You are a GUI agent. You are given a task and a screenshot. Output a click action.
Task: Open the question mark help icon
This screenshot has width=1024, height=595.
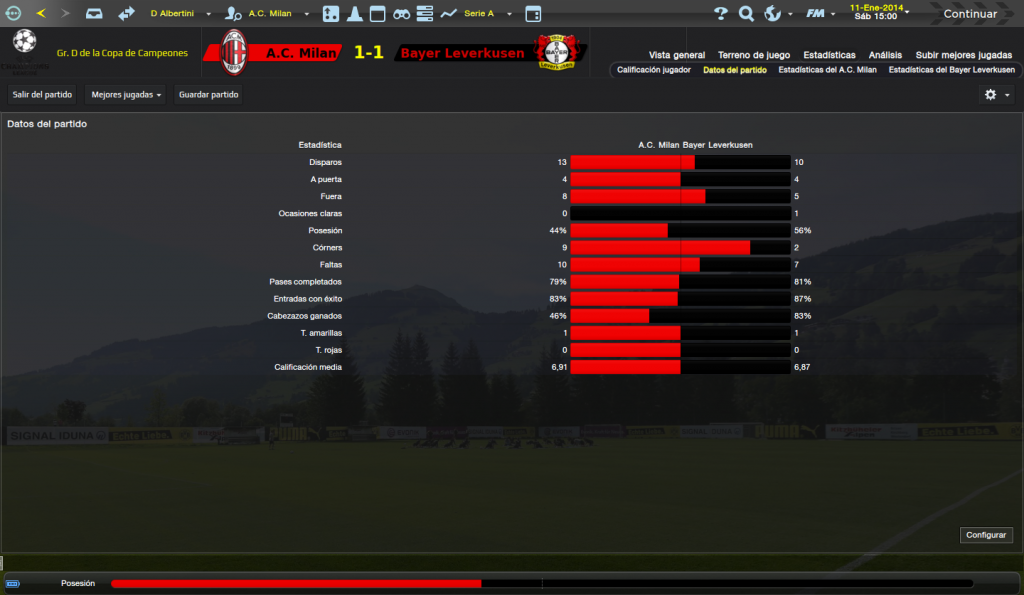[721, 14]
